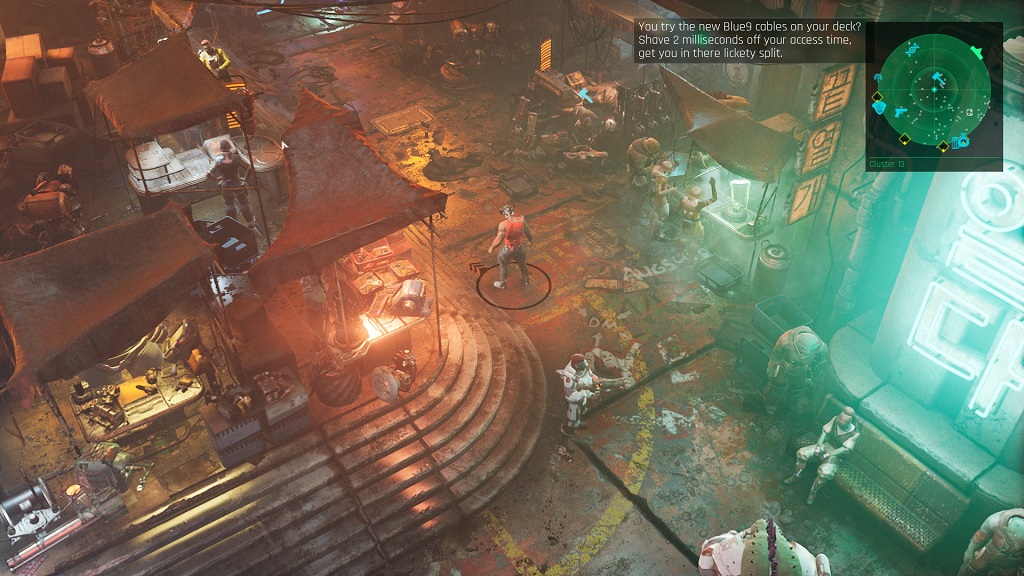
Task: Select the bright green arrow minimap marker
Action: [977, 52]
